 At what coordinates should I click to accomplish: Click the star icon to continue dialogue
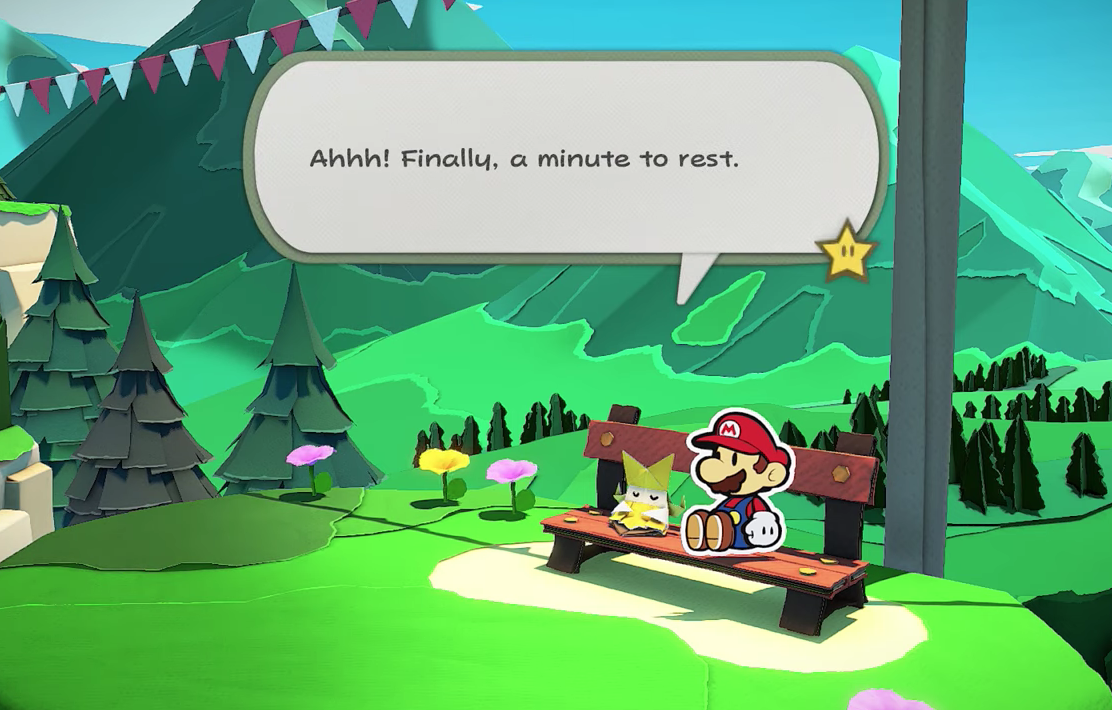click(x=846, y=250)
